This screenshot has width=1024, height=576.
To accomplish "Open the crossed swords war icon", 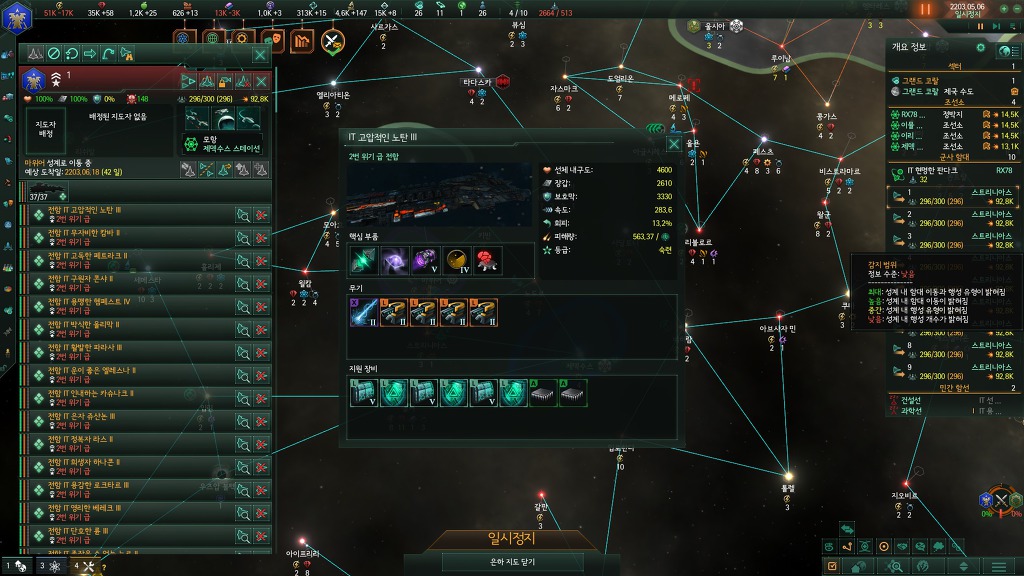I will coord(332,41).
